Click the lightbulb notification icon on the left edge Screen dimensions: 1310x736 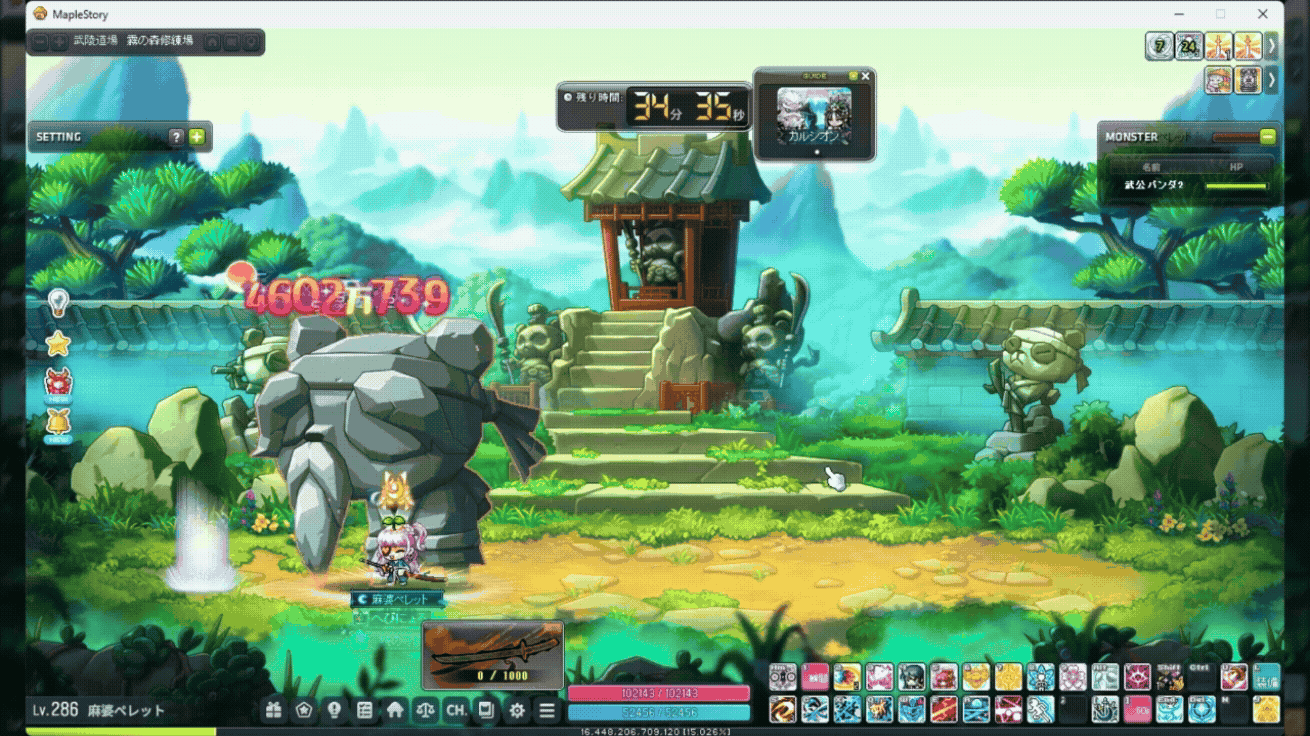[x=58, y=301]
